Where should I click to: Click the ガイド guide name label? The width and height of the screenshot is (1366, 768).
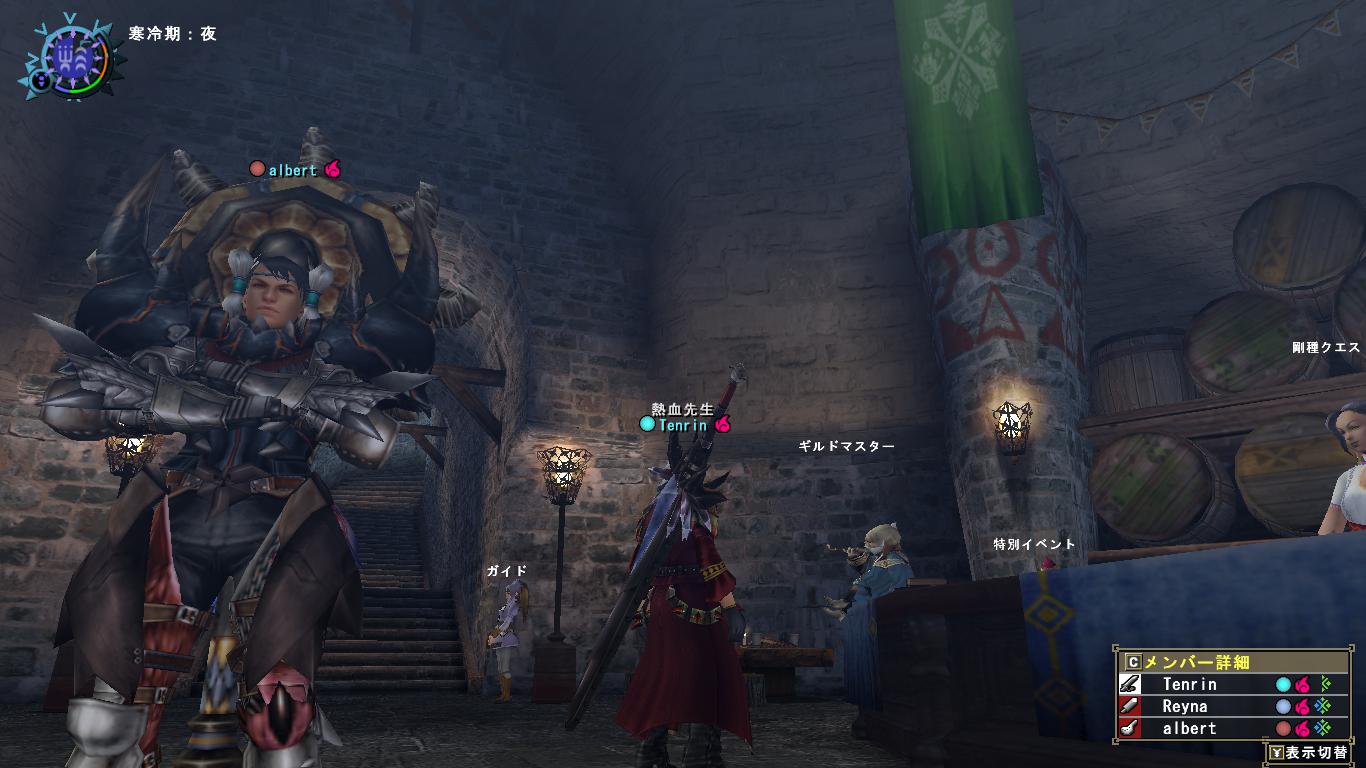pos(506,571)
